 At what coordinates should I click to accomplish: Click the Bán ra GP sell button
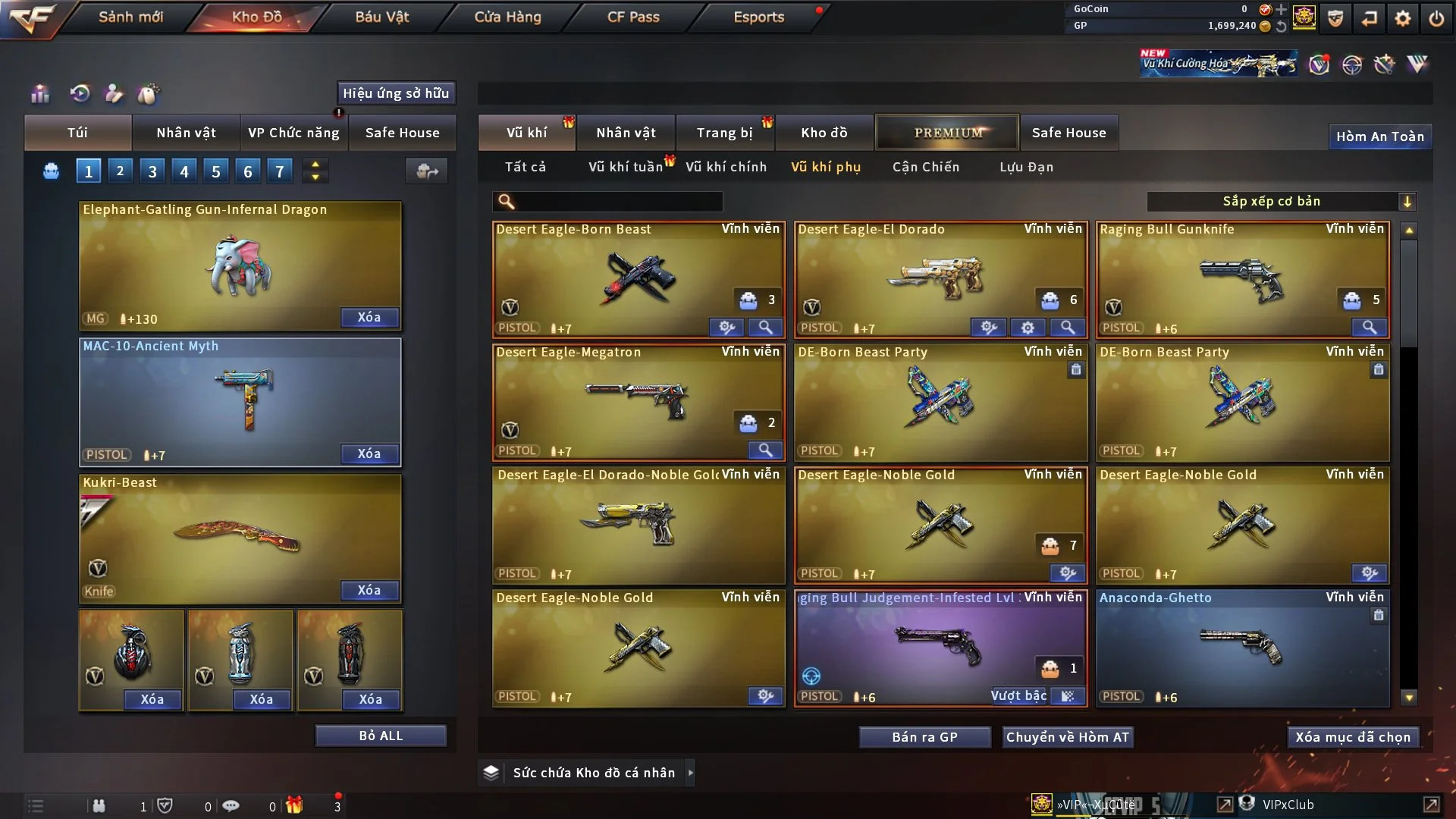click(924, 737)
